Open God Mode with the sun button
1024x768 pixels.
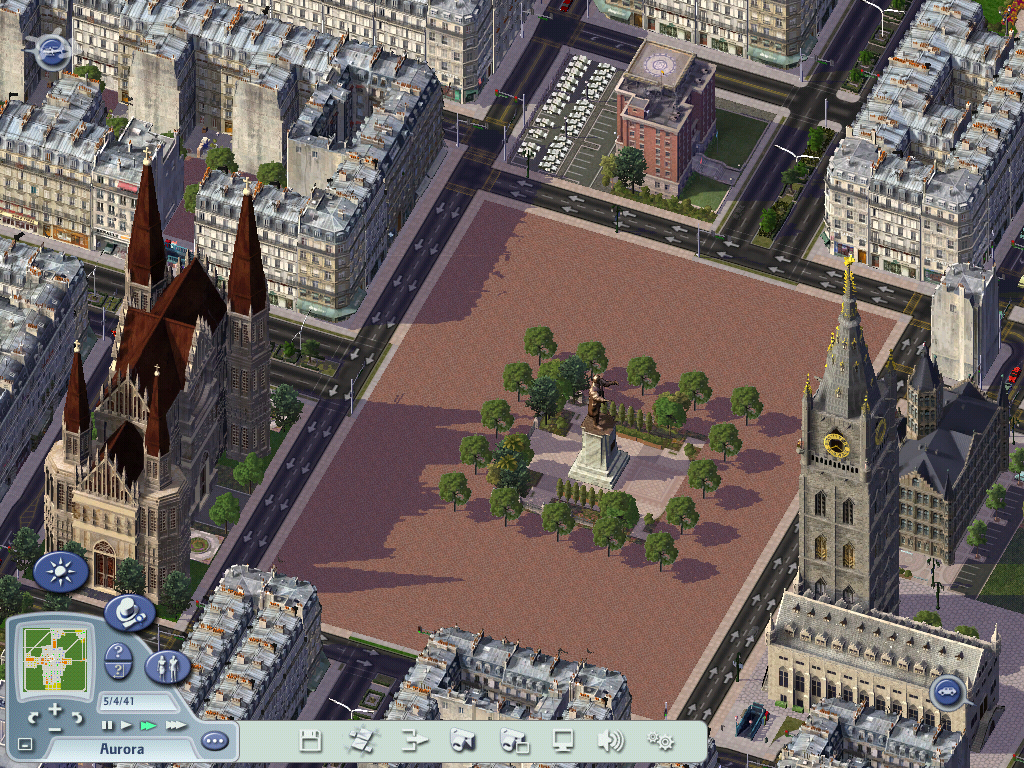[x=60, y=572]
